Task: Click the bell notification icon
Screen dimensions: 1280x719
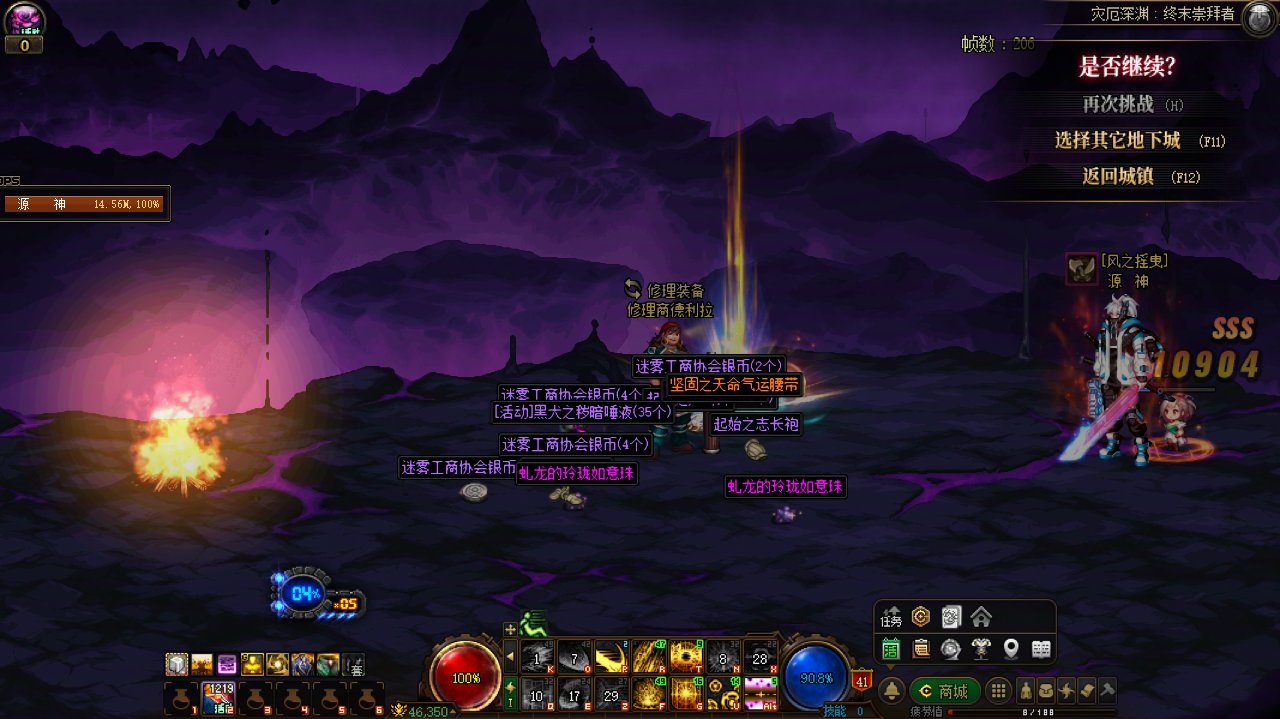Action: pyautogui.click(x=892, y=691)
